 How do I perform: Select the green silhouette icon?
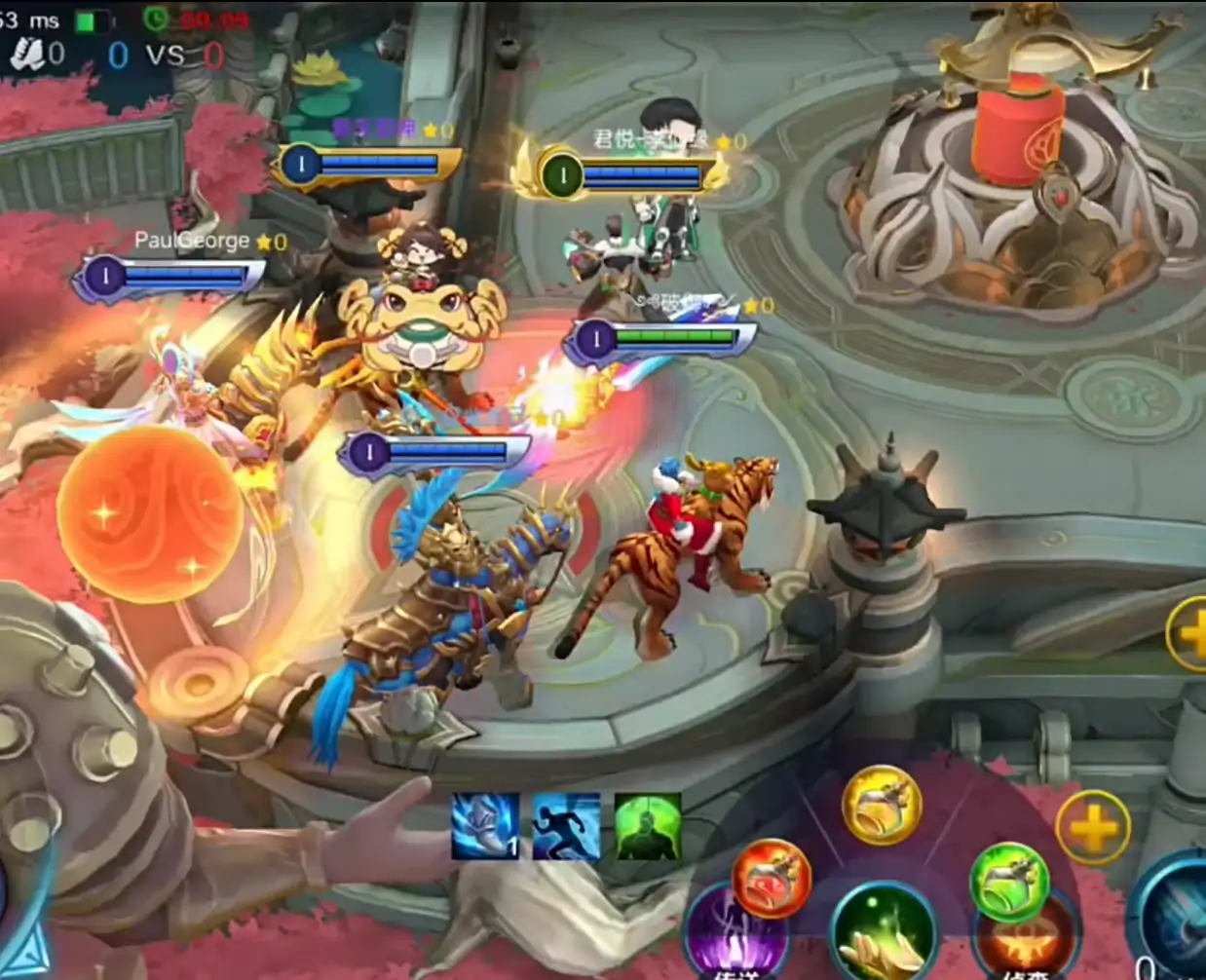tap(648, 826)
